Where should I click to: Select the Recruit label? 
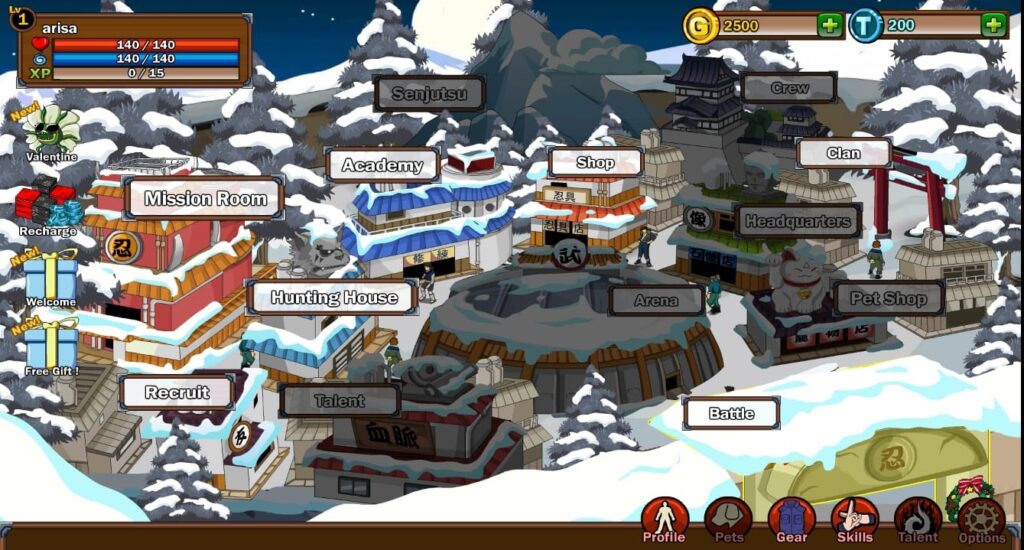(x=177, y=392)
